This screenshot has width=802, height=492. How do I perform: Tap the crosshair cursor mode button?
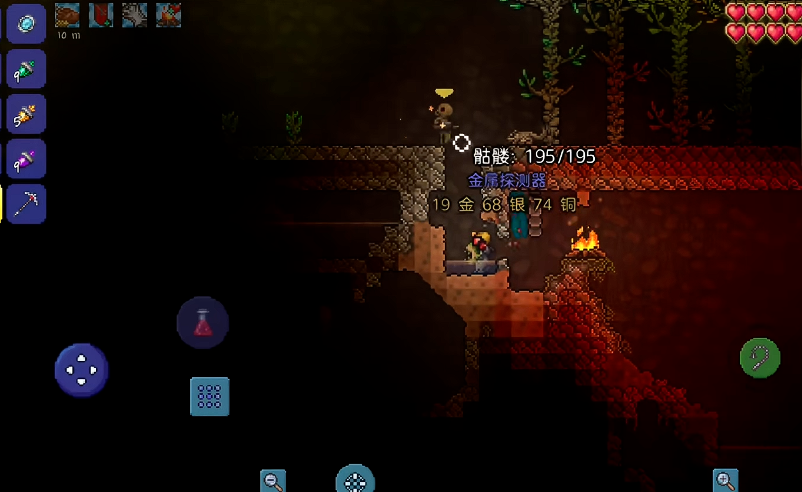[x=354, y=481]
